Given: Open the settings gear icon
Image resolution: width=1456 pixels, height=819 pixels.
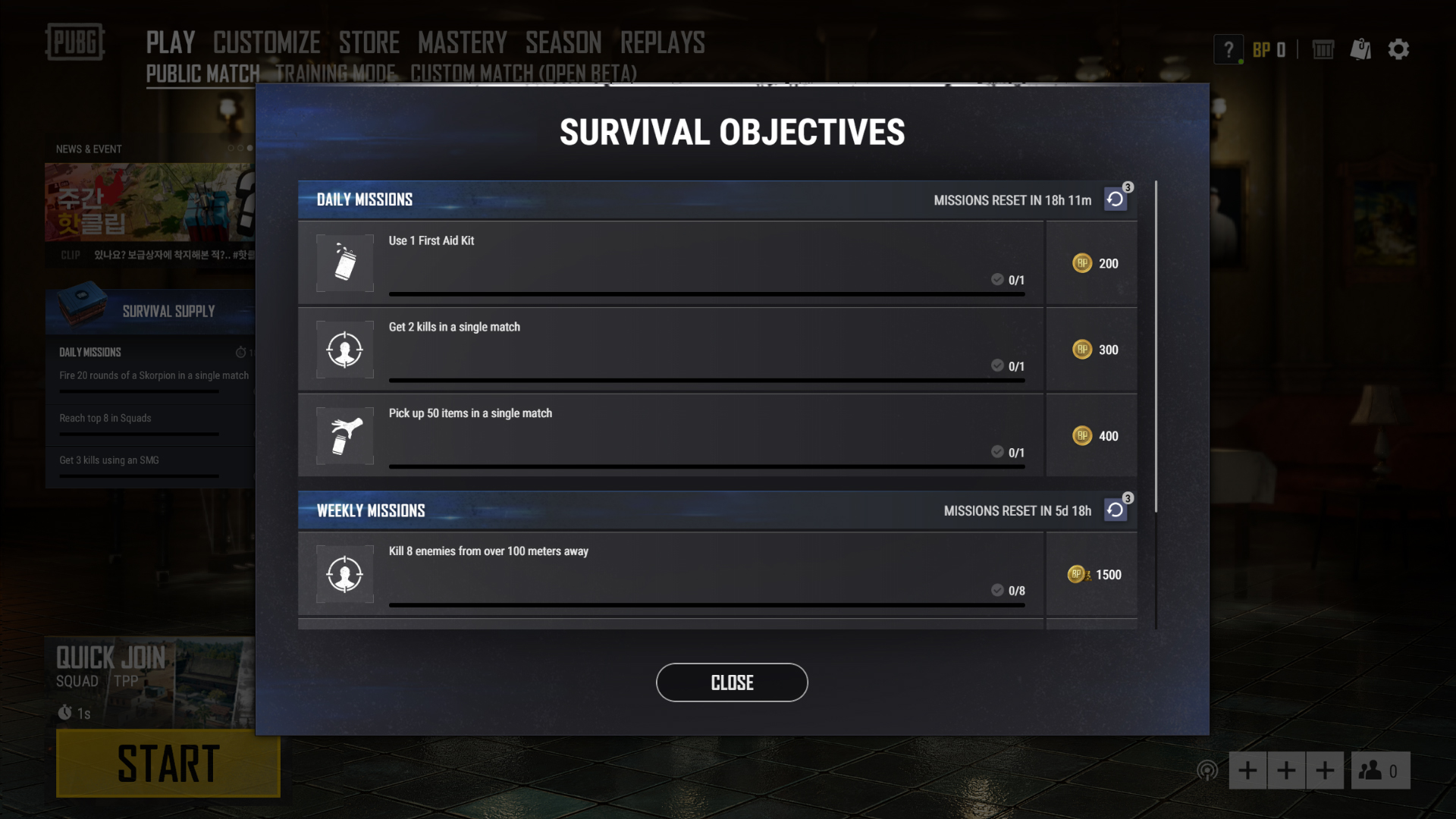Looking at the screenshot, I should 1399,49.
